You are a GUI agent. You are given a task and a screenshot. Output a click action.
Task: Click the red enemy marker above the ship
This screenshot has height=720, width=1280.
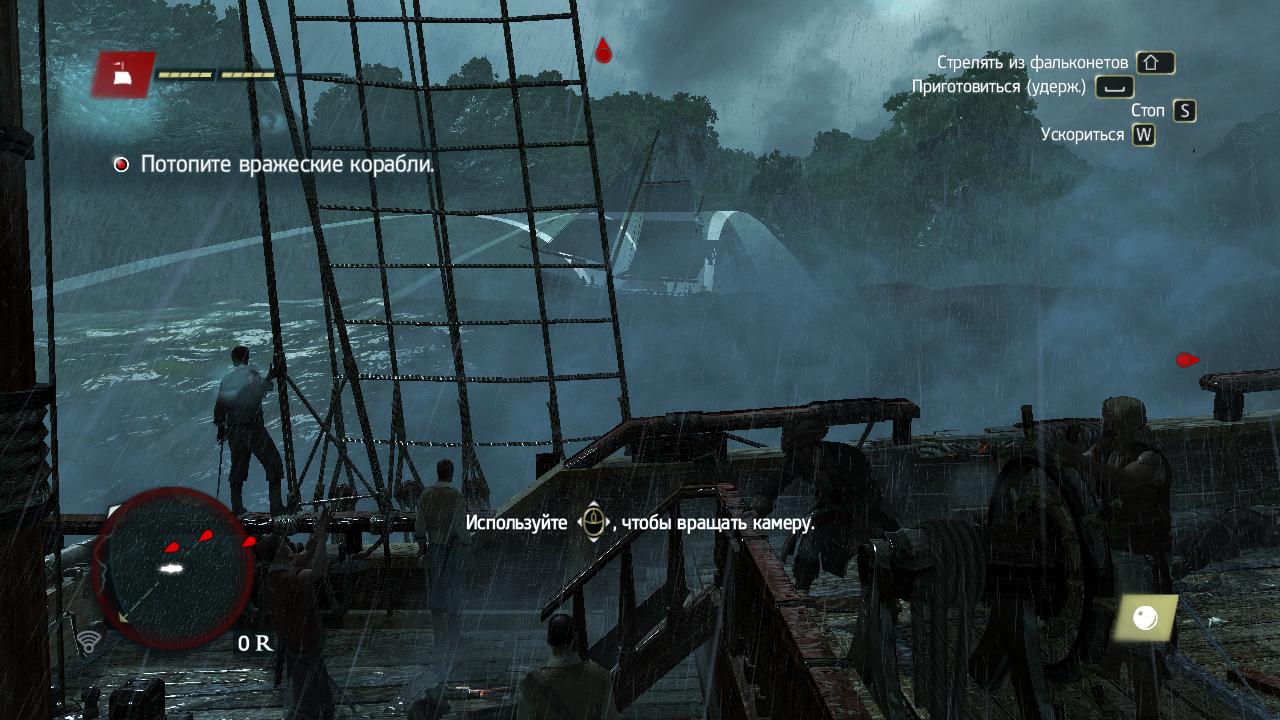[603, 50]
